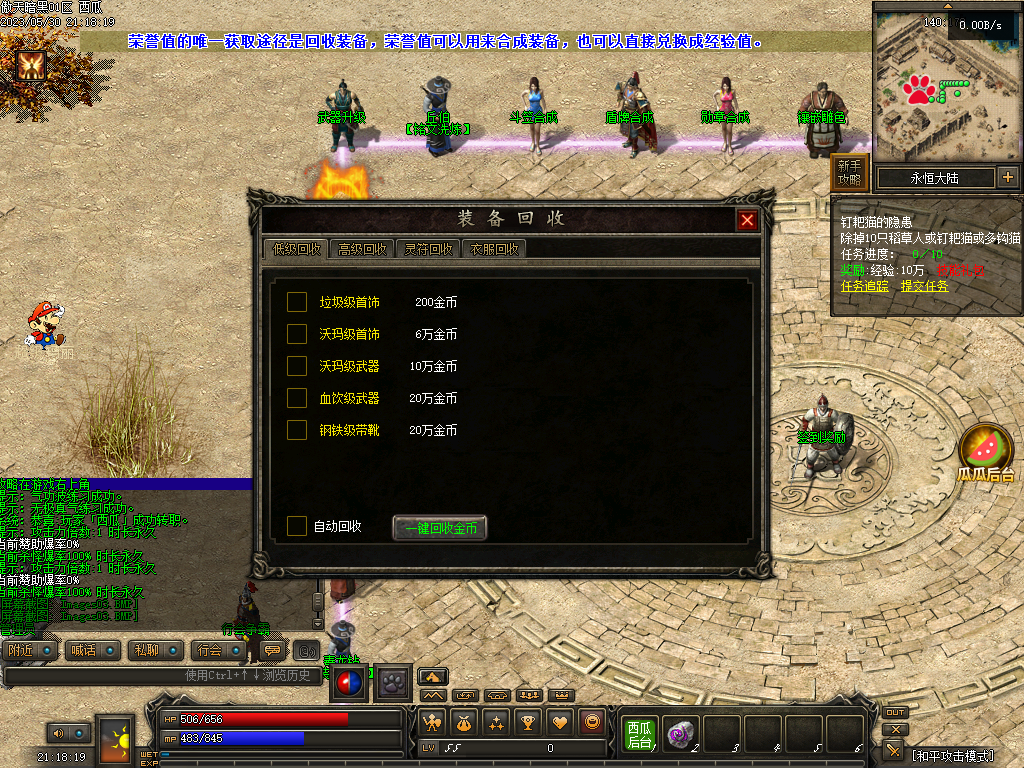This screenshot has height=768, width=1024.
Task: Select the 衣服回收 tab
Action: coord(493,249)
